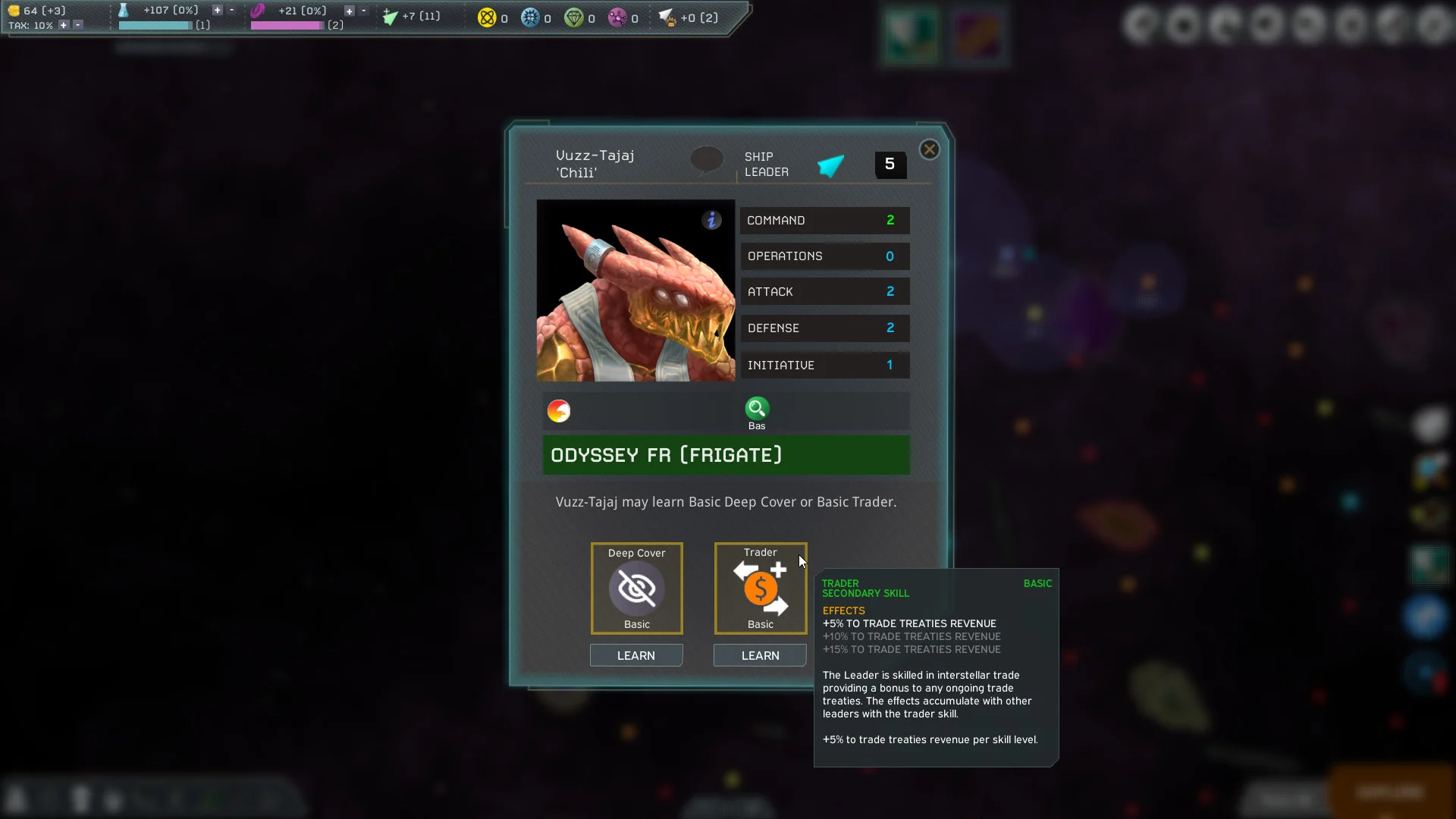The image size is (1456, 819).
Task: Select the Trader dollar skill icon
Action: point(760,588)
